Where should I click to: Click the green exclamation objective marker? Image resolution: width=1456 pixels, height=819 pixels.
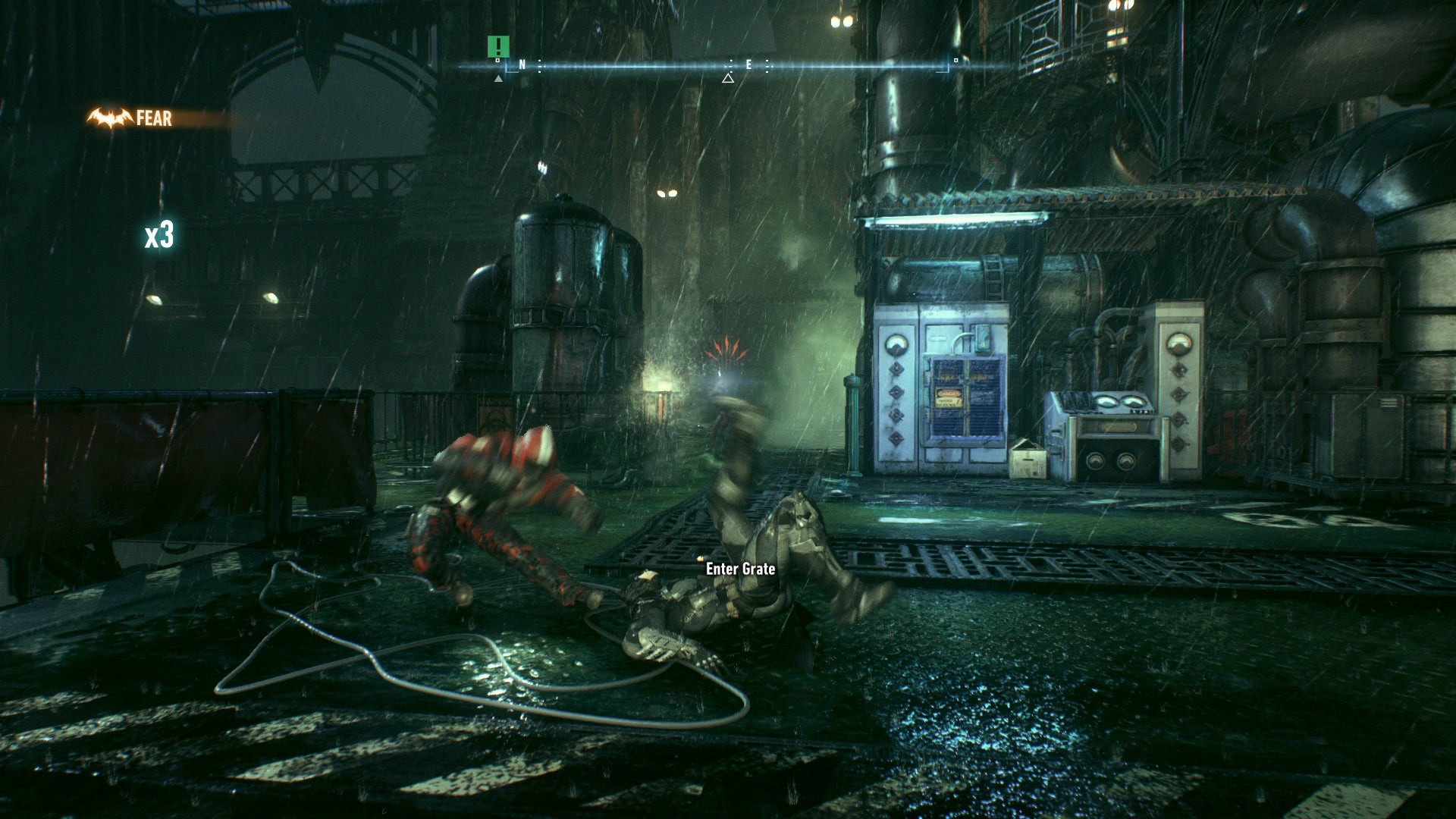498,45
